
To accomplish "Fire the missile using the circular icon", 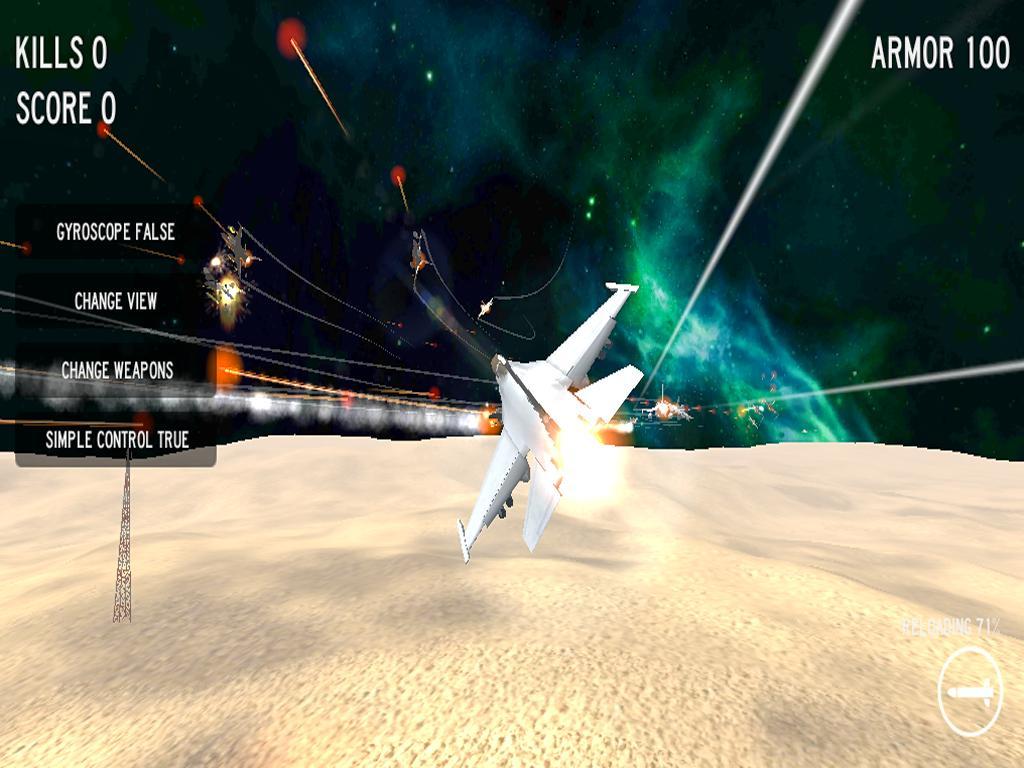I will pos(970,692).
